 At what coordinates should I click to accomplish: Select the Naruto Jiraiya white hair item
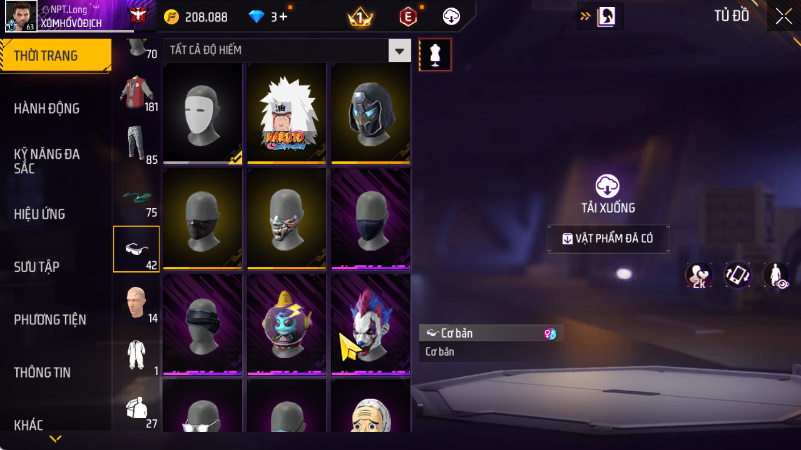pyautogui.click(x=287, y=113)
